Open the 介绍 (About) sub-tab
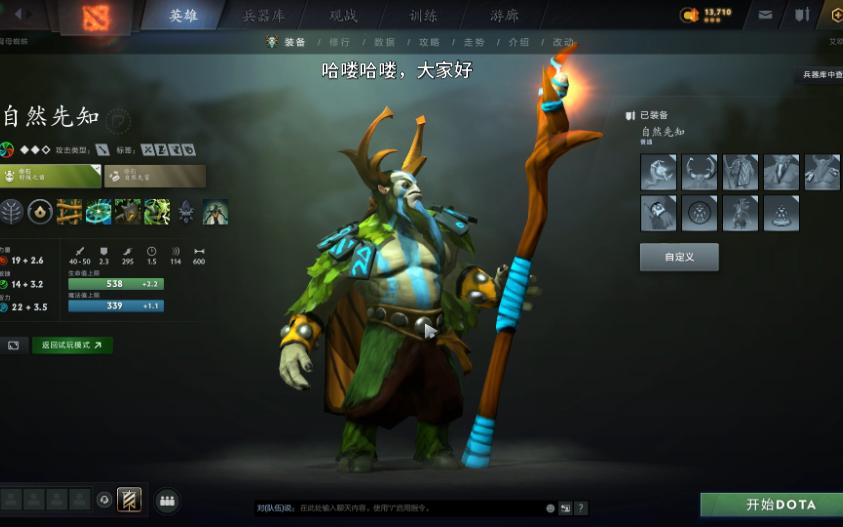The width and height of the screenshot is (843, 527). tap(519, 42)
